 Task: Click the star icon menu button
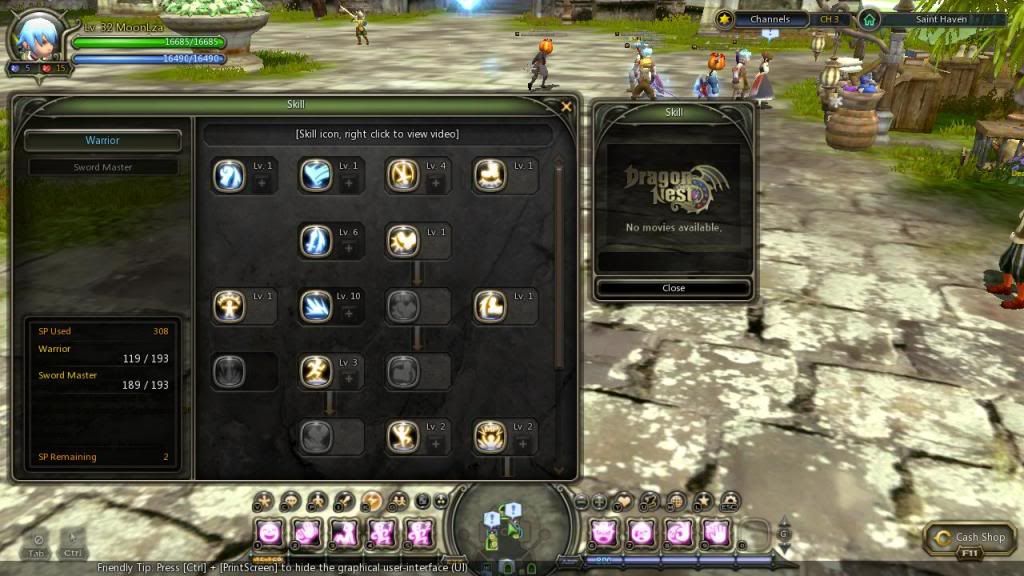click(x=703, y=500)
